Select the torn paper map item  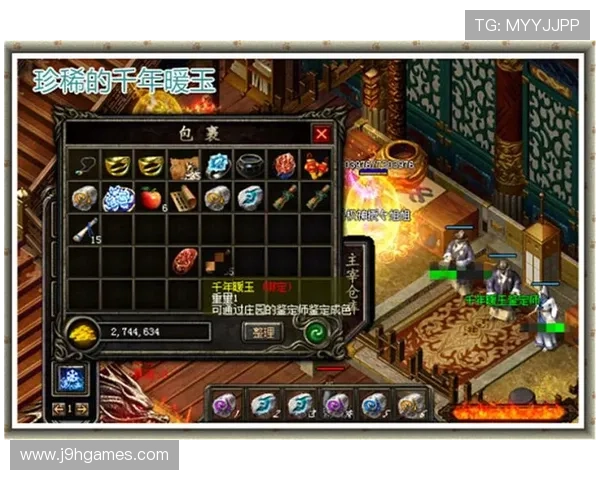pos(184,166)
